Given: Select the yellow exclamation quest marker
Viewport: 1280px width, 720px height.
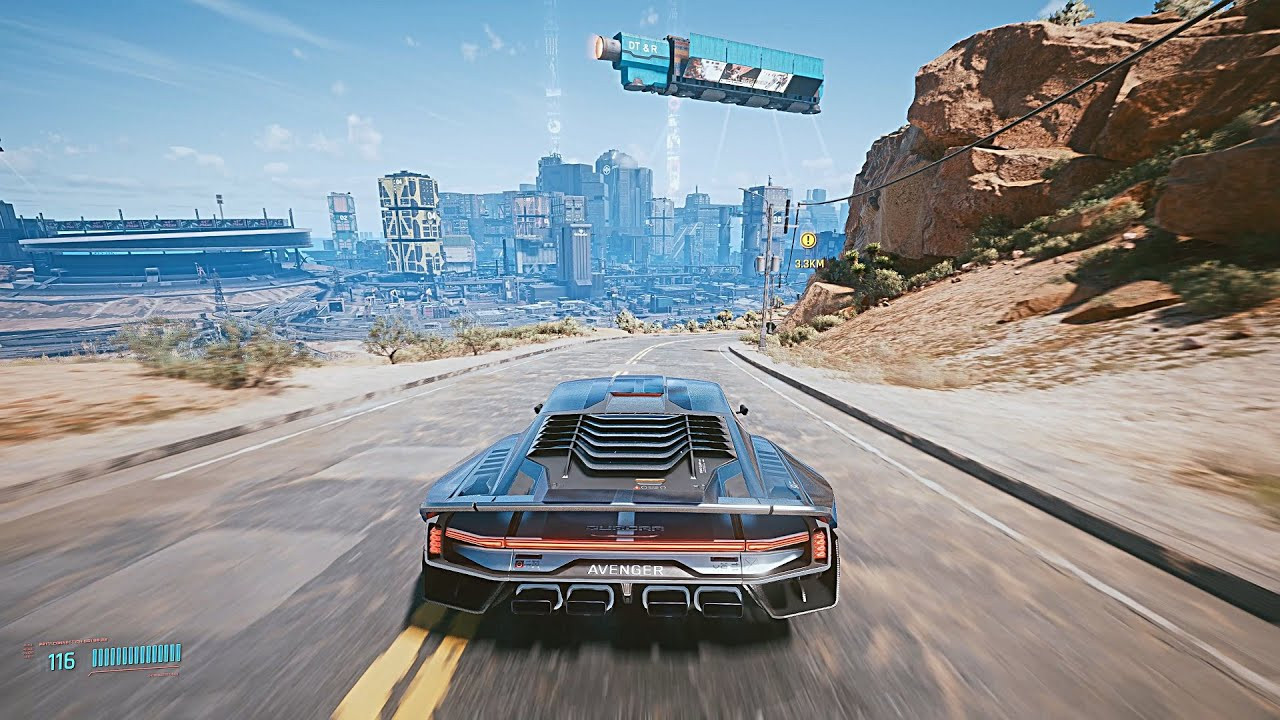Looking at the screenshot, I should [x=808, y=240].
